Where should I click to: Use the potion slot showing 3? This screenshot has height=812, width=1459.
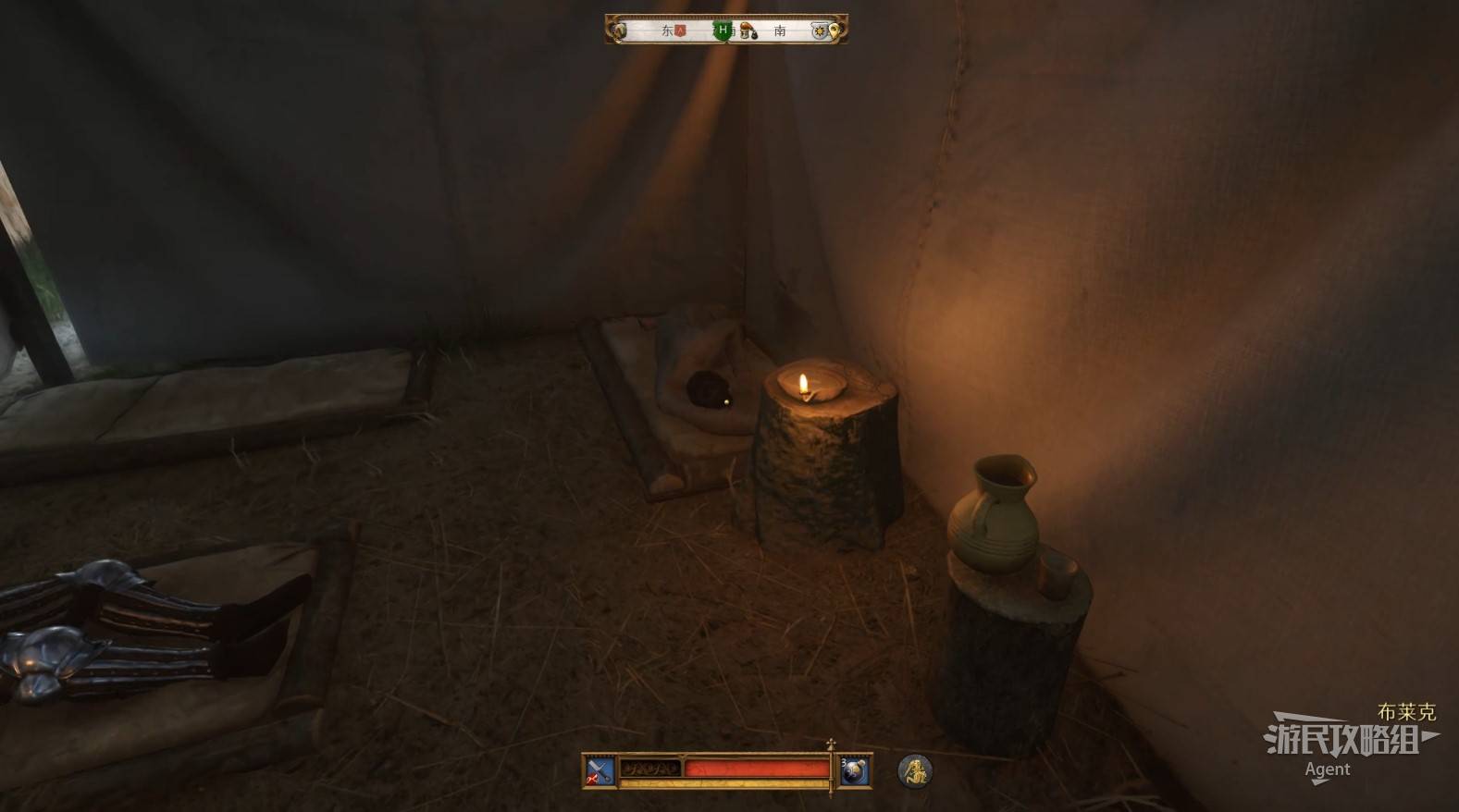pyautogui.click(x=853, y=770)
